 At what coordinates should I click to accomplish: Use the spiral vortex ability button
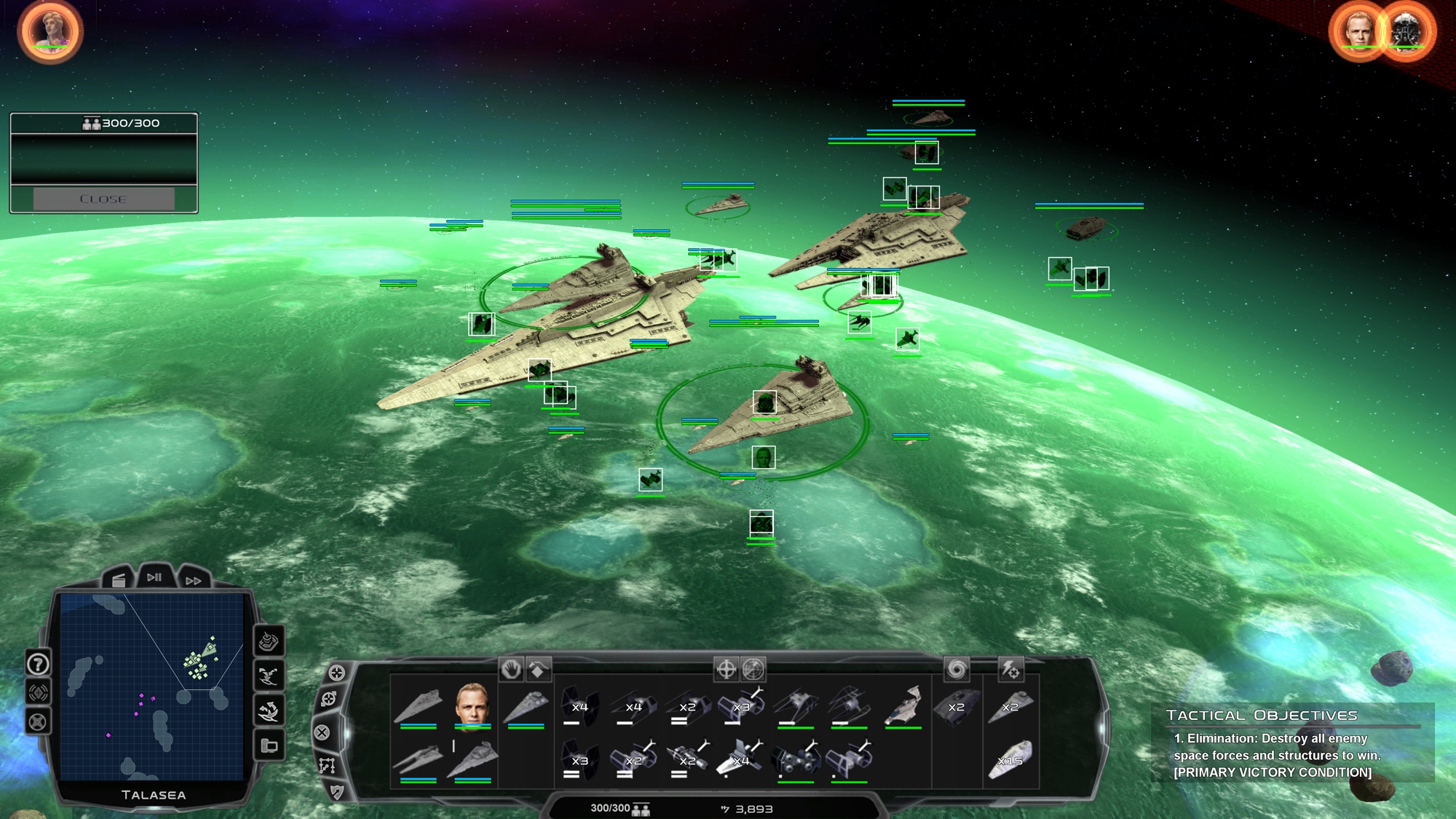[x=957, y=669]
